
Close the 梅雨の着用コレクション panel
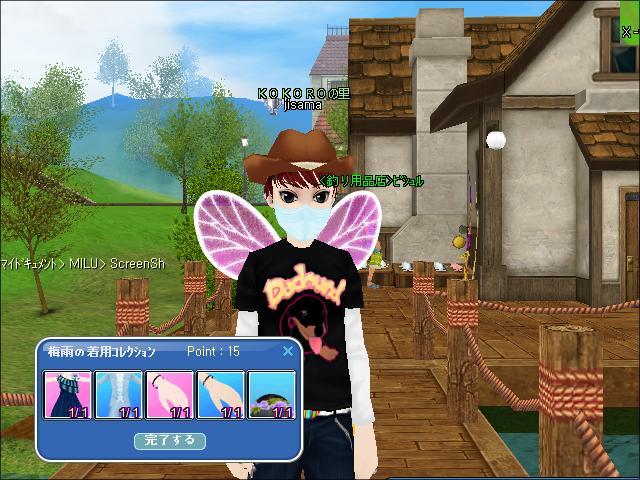pos(288,351)
